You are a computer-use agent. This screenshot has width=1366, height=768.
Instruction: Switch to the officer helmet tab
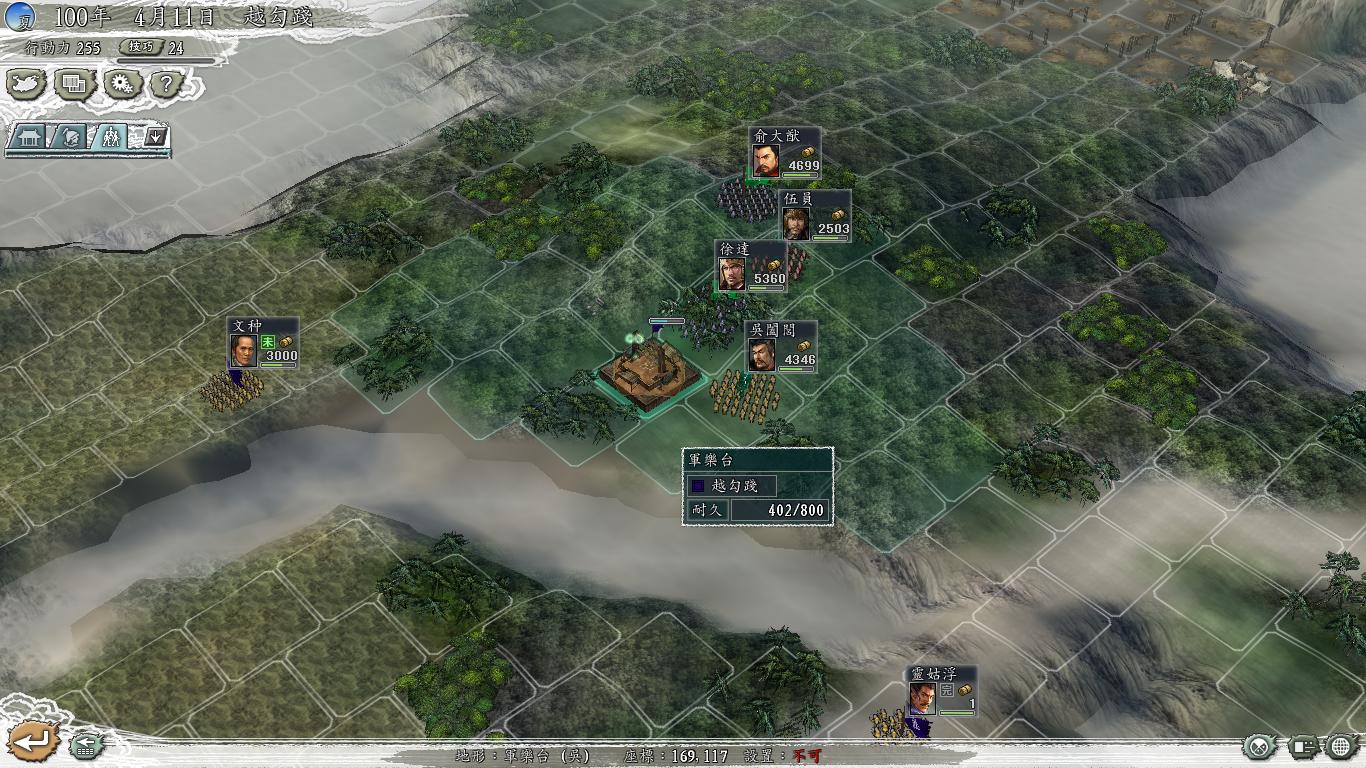(x=70, y=137)
